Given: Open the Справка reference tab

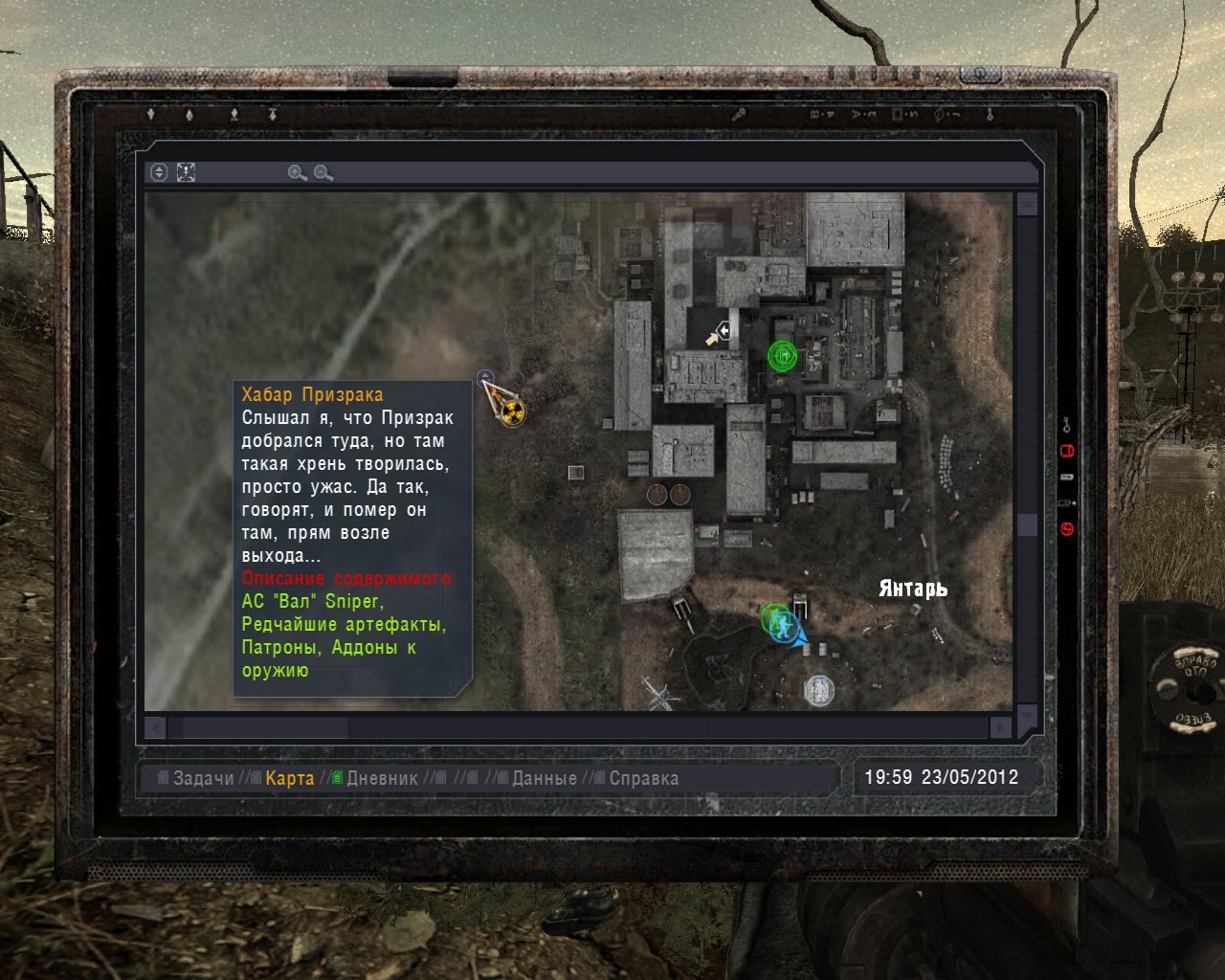Looking at the screenshot, I should tap(643, 778).
